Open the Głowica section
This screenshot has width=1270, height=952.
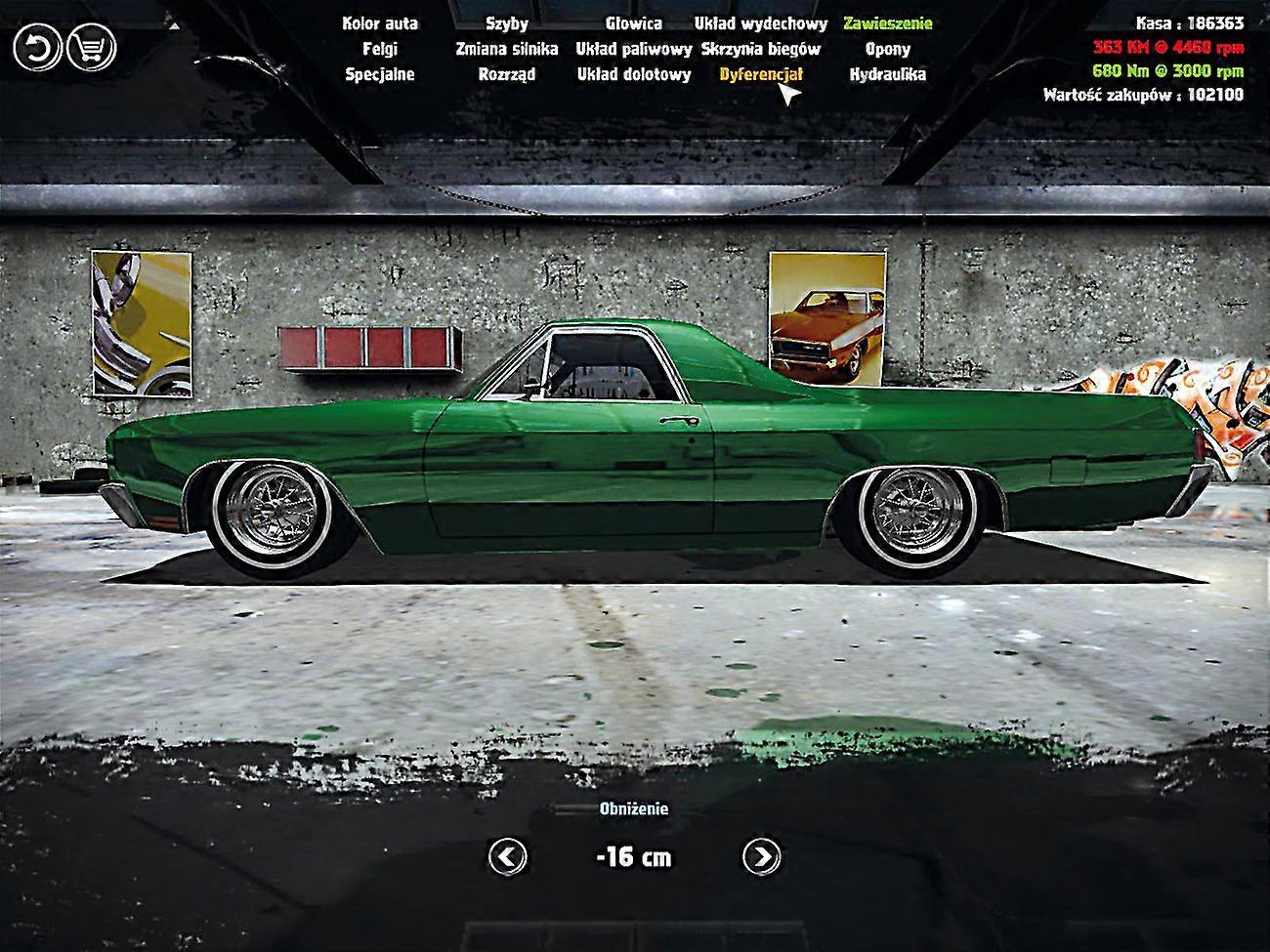point(635,22)
